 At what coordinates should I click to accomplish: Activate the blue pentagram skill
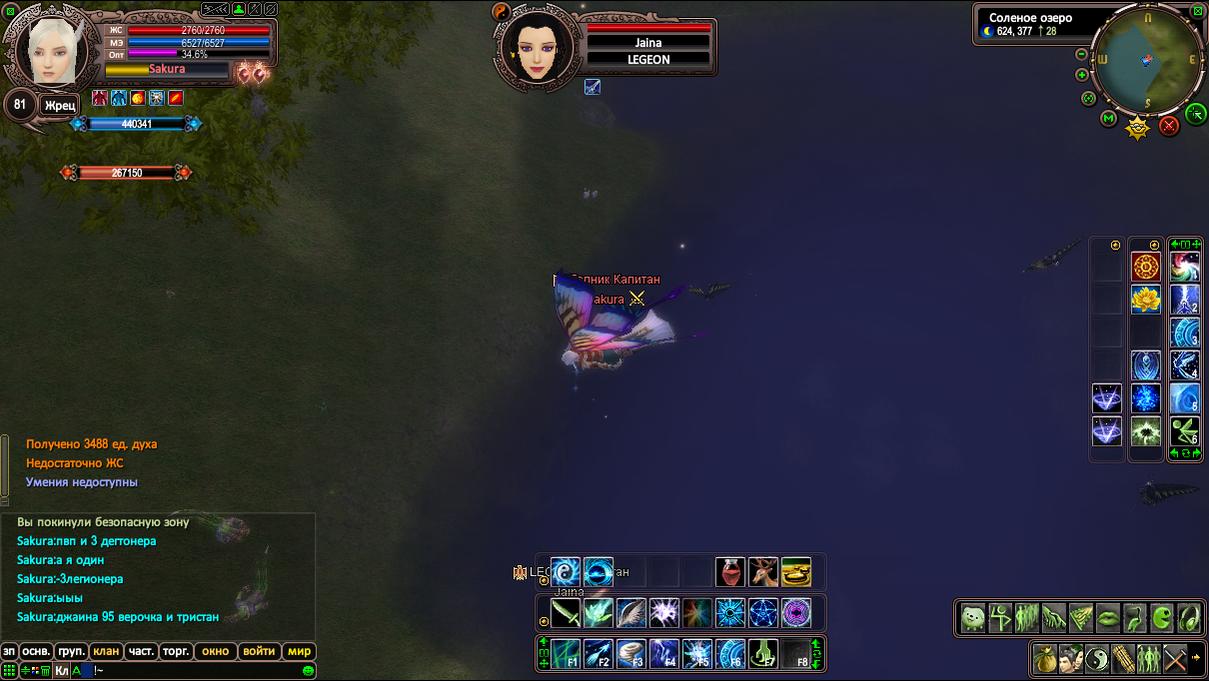(763, 612)
